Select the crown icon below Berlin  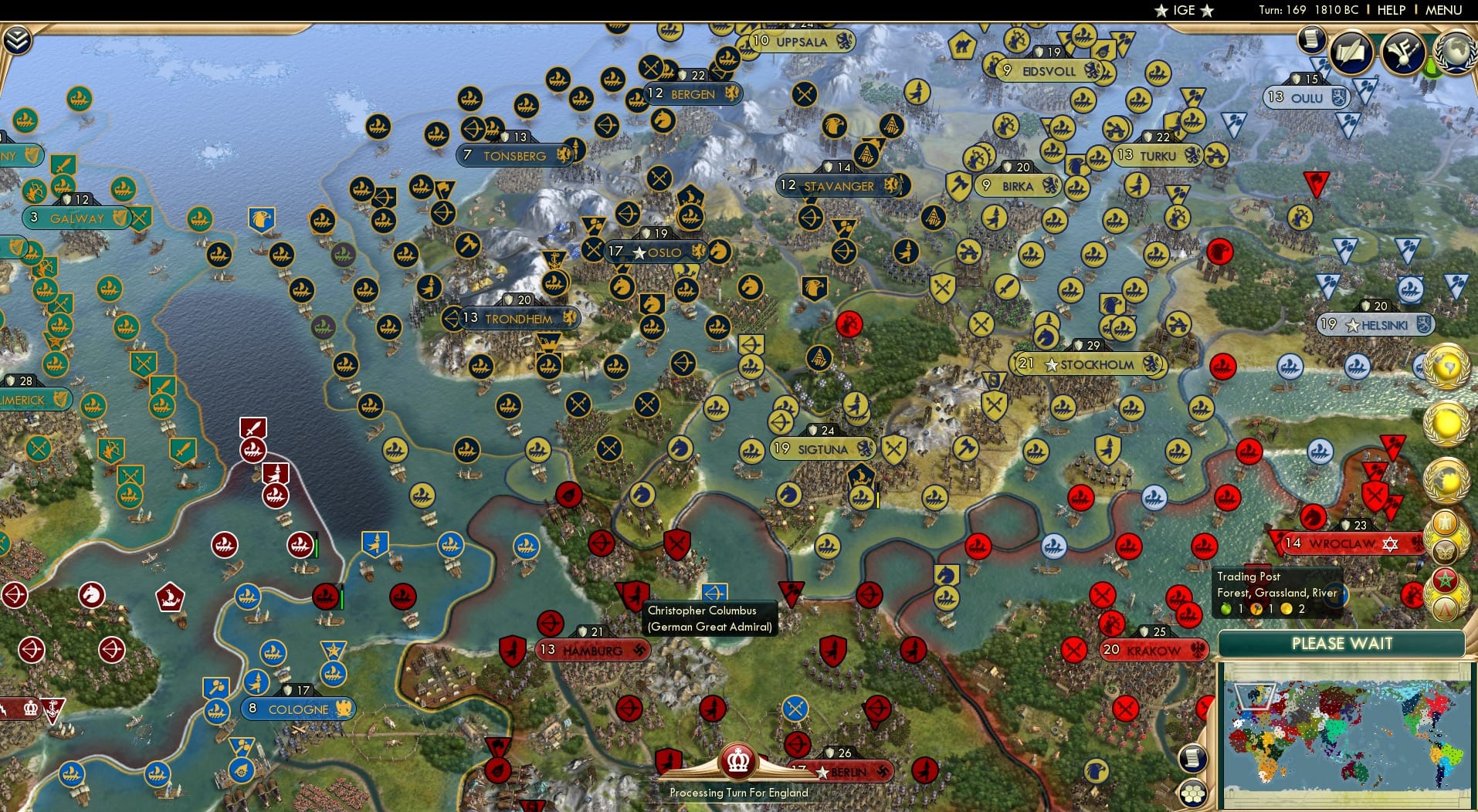coord(737,760)
